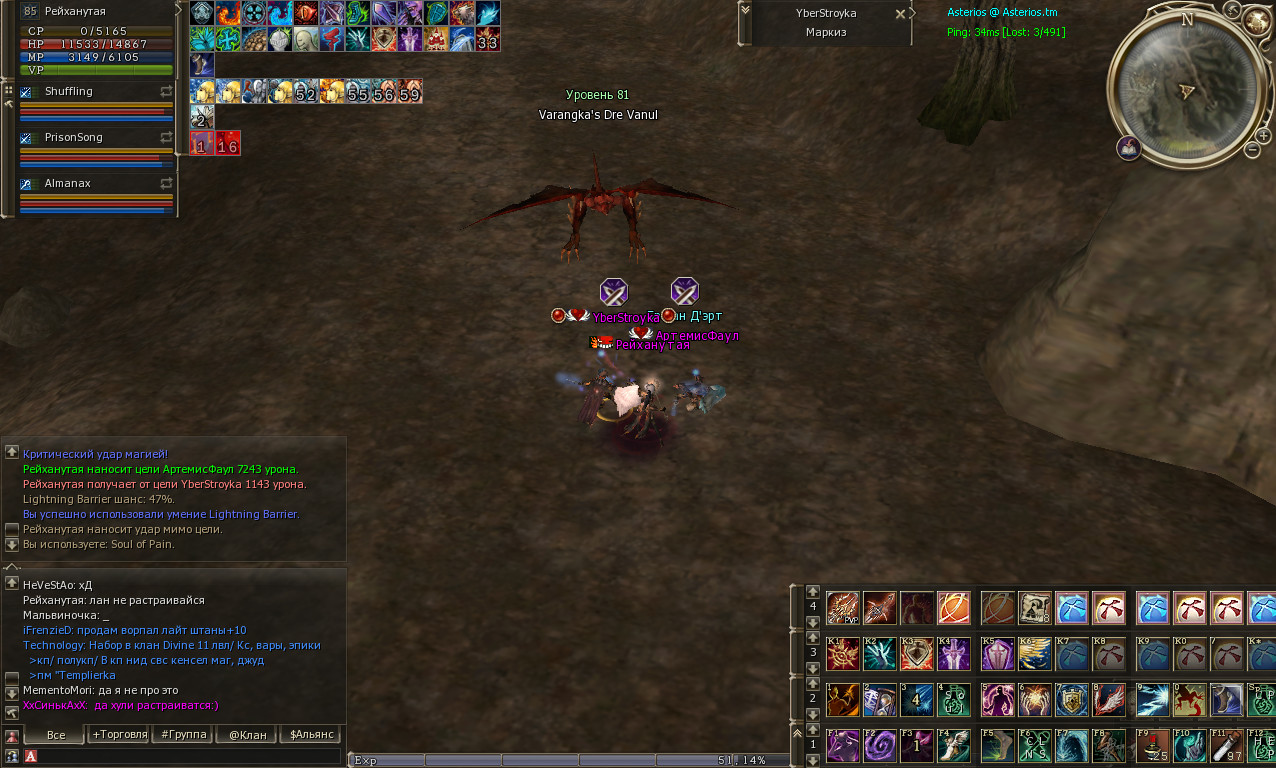The width and height of the screenshot is (1276, 768).
Task: Zoom out the minimap
Action: point(1252,150)
